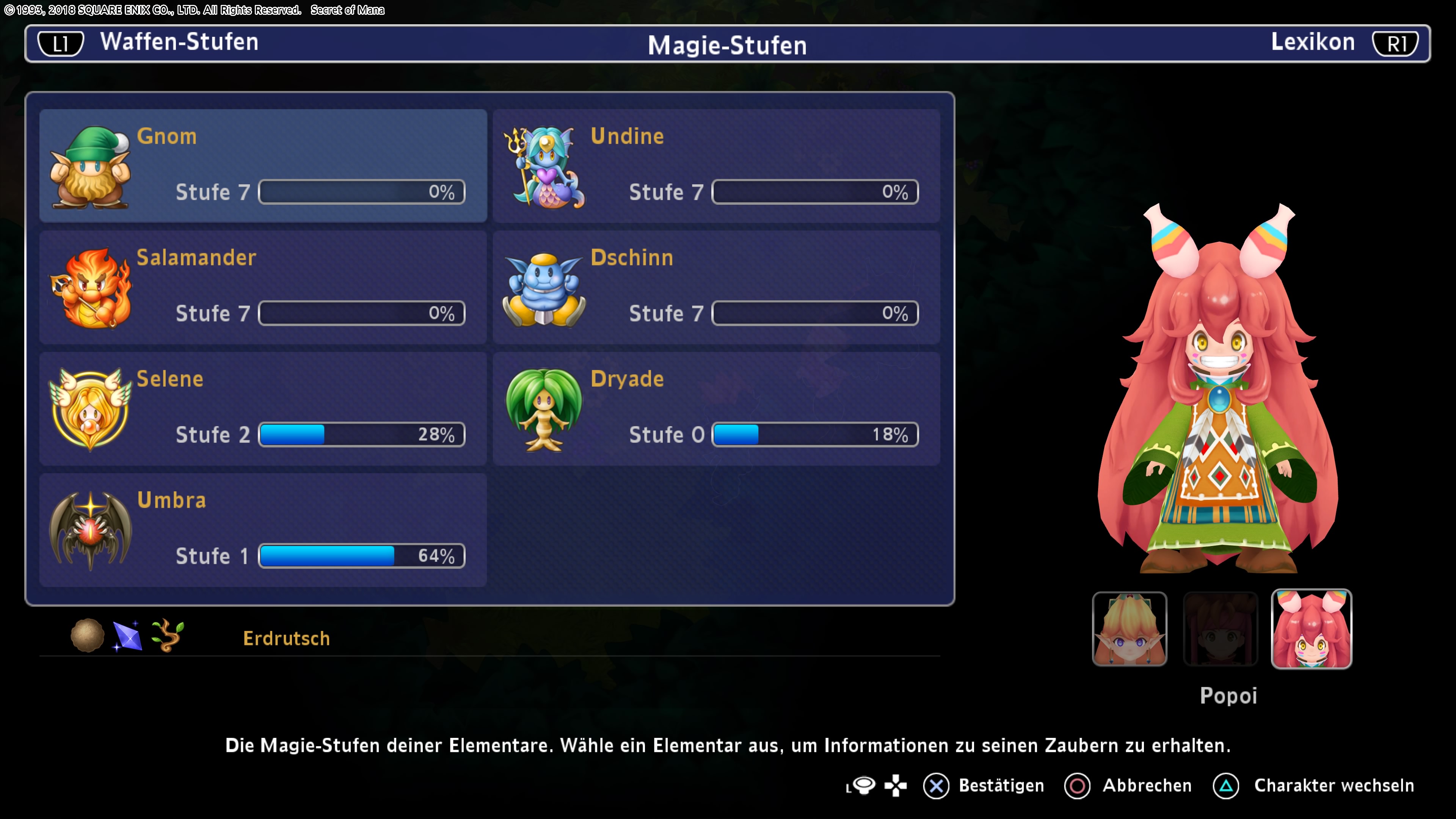Choose the Undine elemental entry
Viewport: 1456px width, 819px height.
(716, 166)
